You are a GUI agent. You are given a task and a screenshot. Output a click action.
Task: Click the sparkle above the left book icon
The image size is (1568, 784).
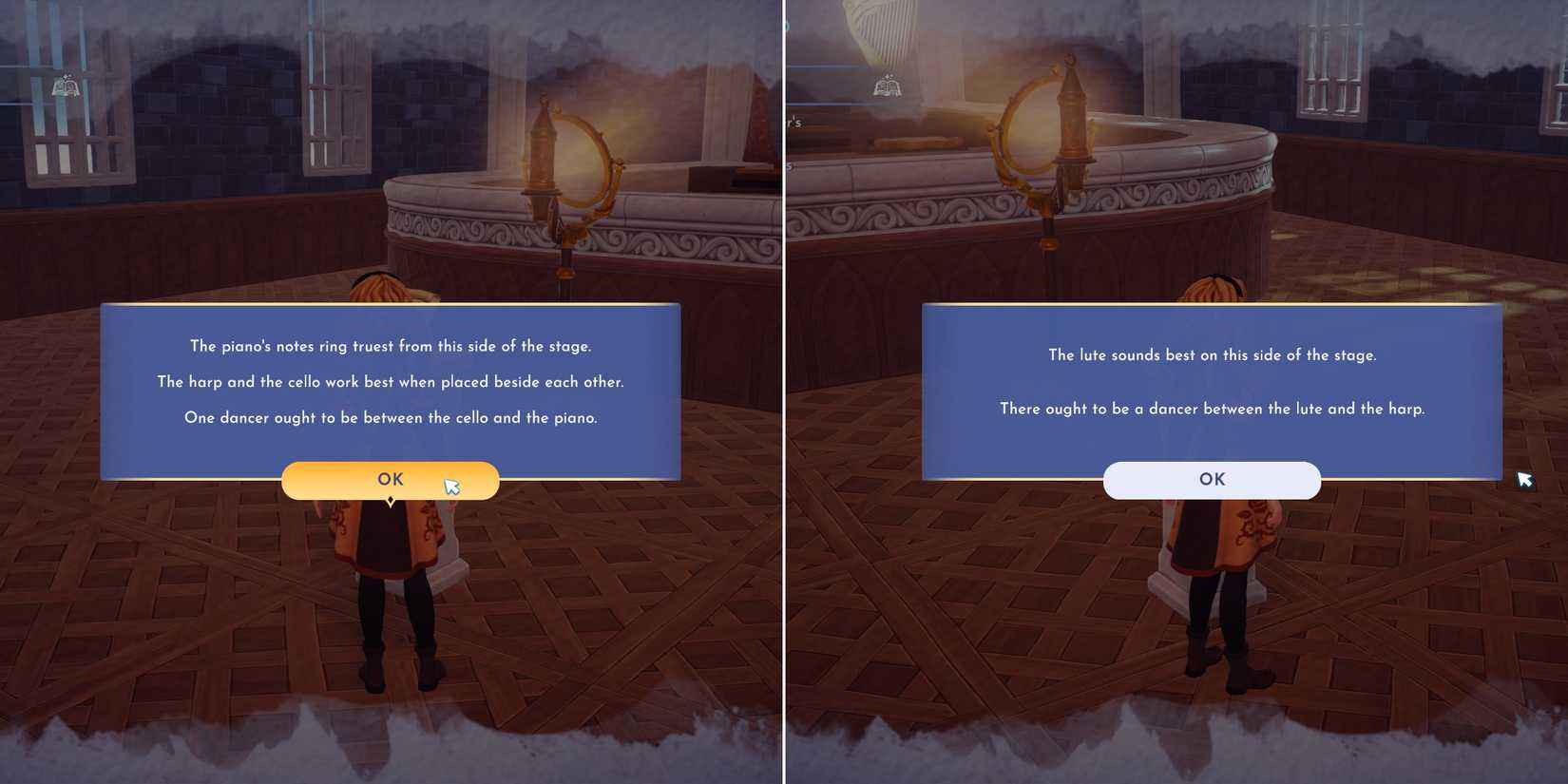(x=67, y=76)
